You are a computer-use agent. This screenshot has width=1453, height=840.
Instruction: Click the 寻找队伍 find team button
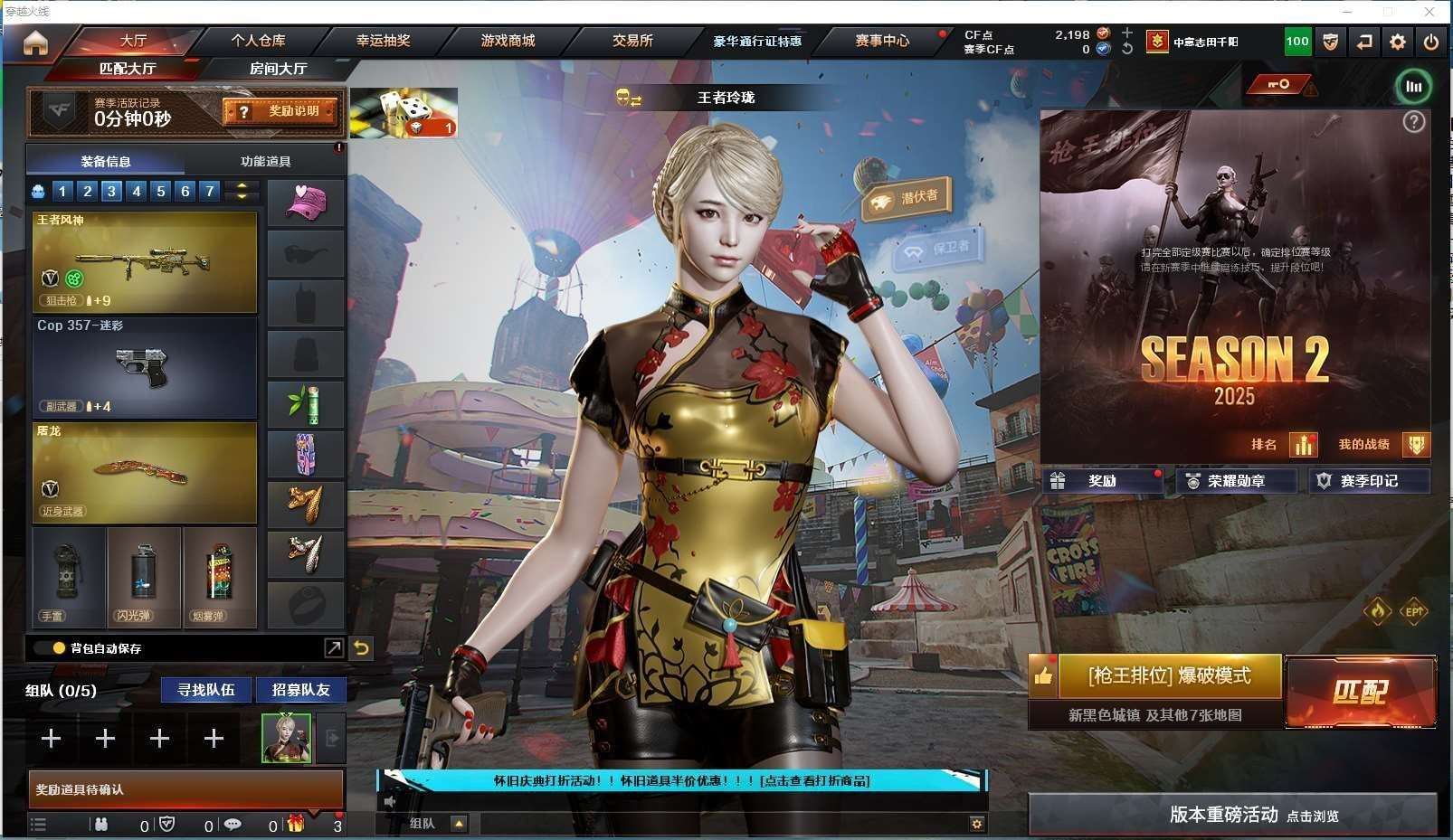pos(206,690)
